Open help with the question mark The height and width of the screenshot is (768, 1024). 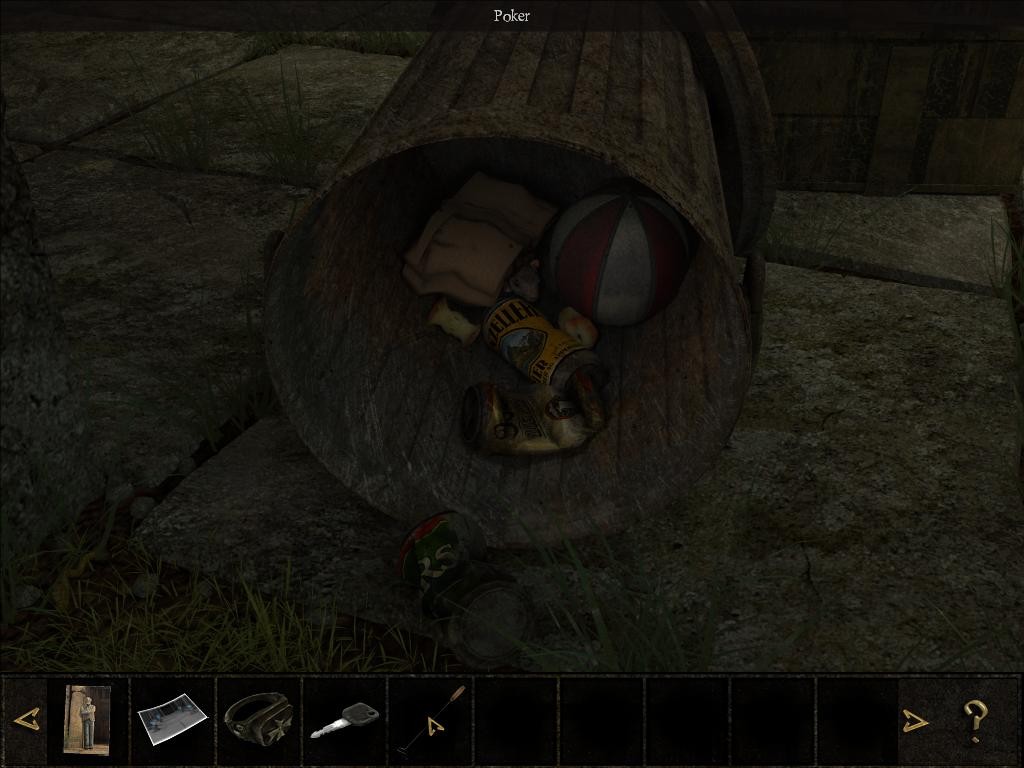[975, 720]
